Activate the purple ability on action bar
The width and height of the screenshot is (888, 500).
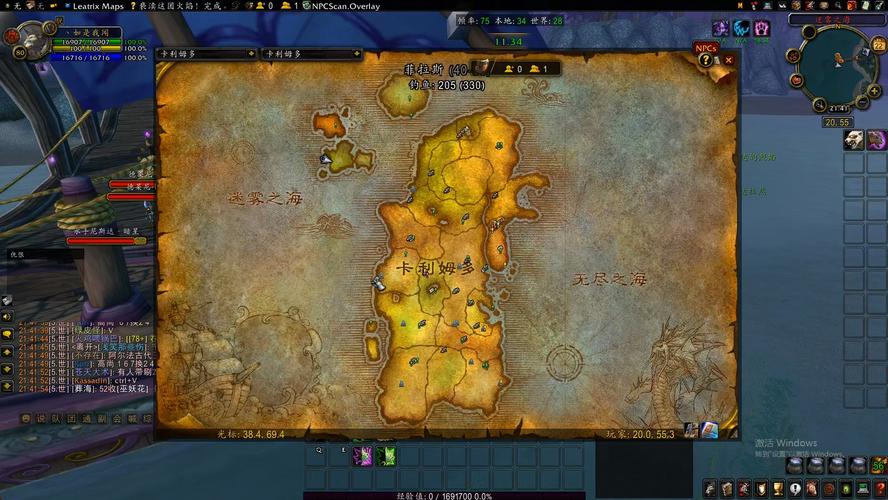[x=362, y=456]
